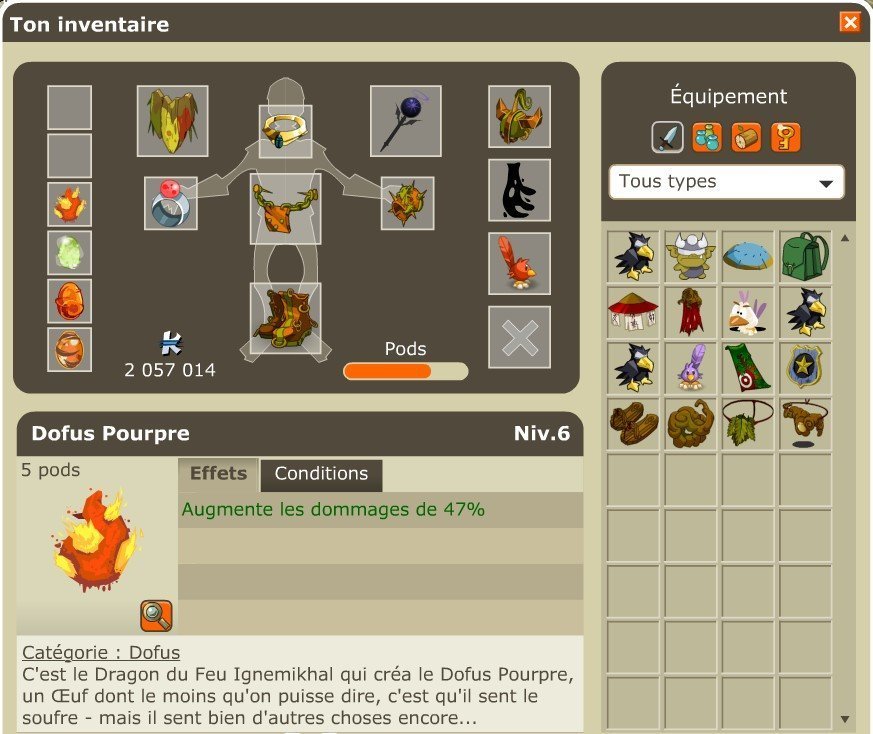873x734 pixels.
Task: Click the green Dofus egg slot
Action: (x=69, y=253)
